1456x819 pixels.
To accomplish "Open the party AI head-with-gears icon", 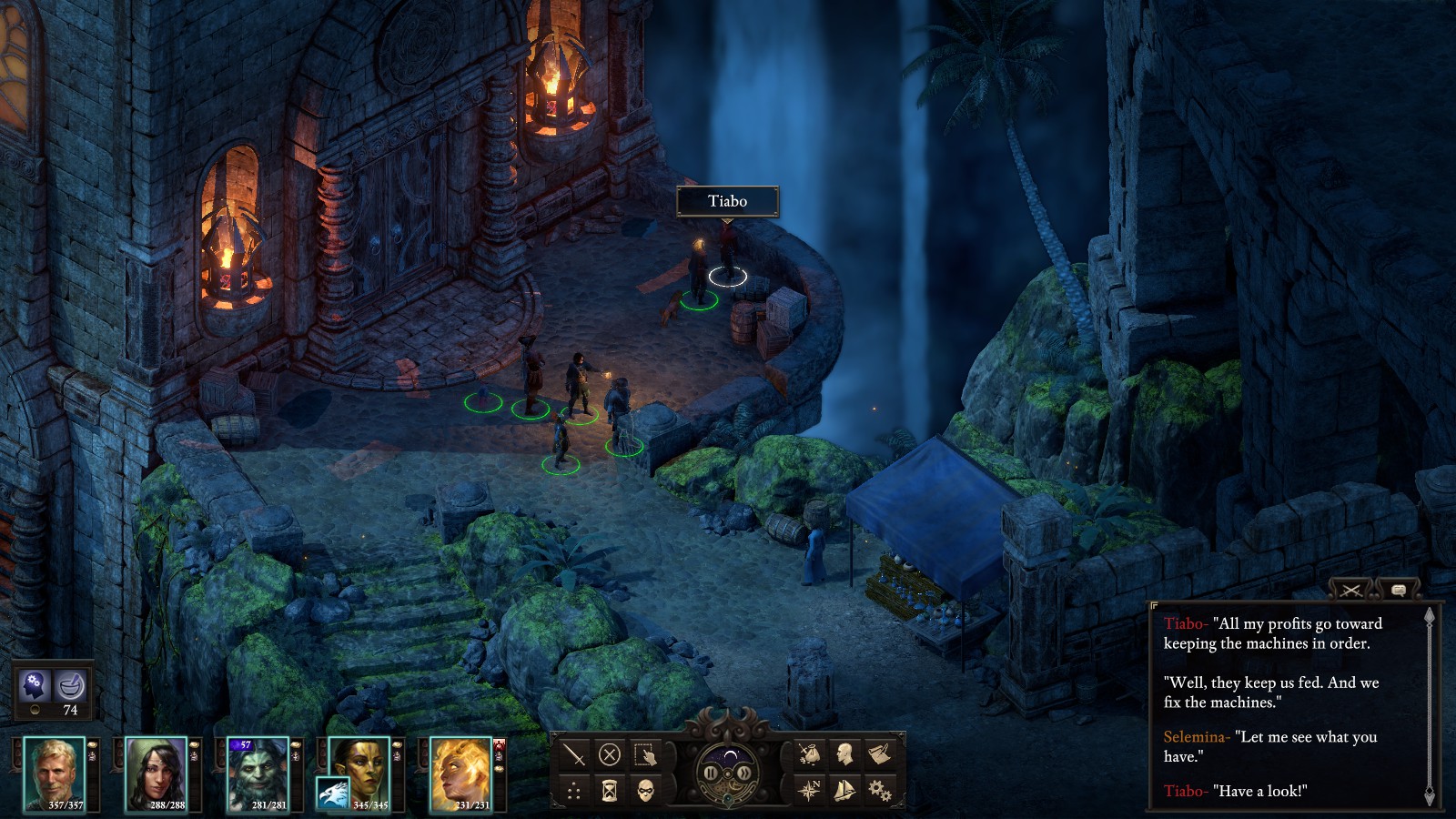I will [x=35, y=683].
